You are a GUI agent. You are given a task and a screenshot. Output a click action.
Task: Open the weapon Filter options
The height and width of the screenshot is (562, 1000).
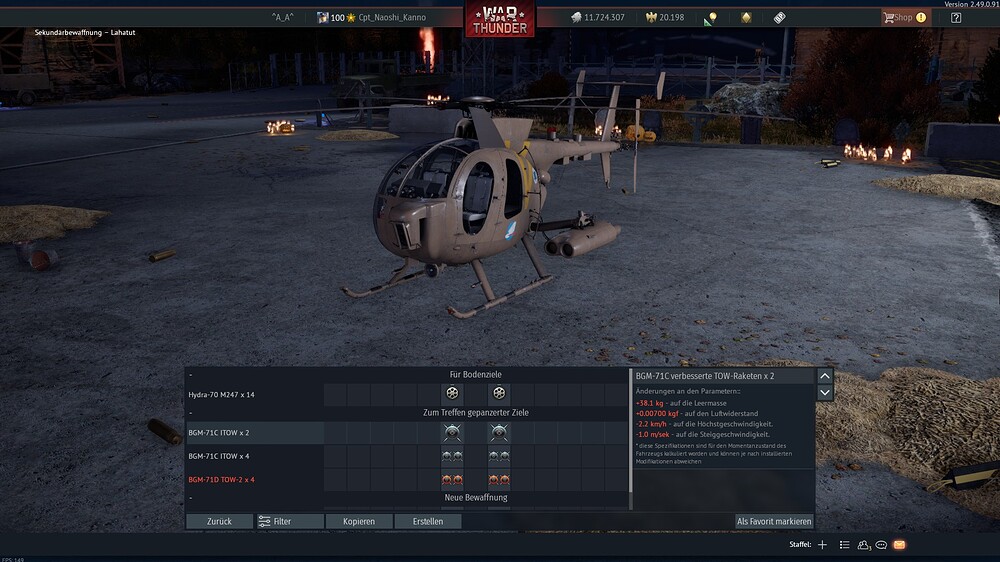(290, 521)
